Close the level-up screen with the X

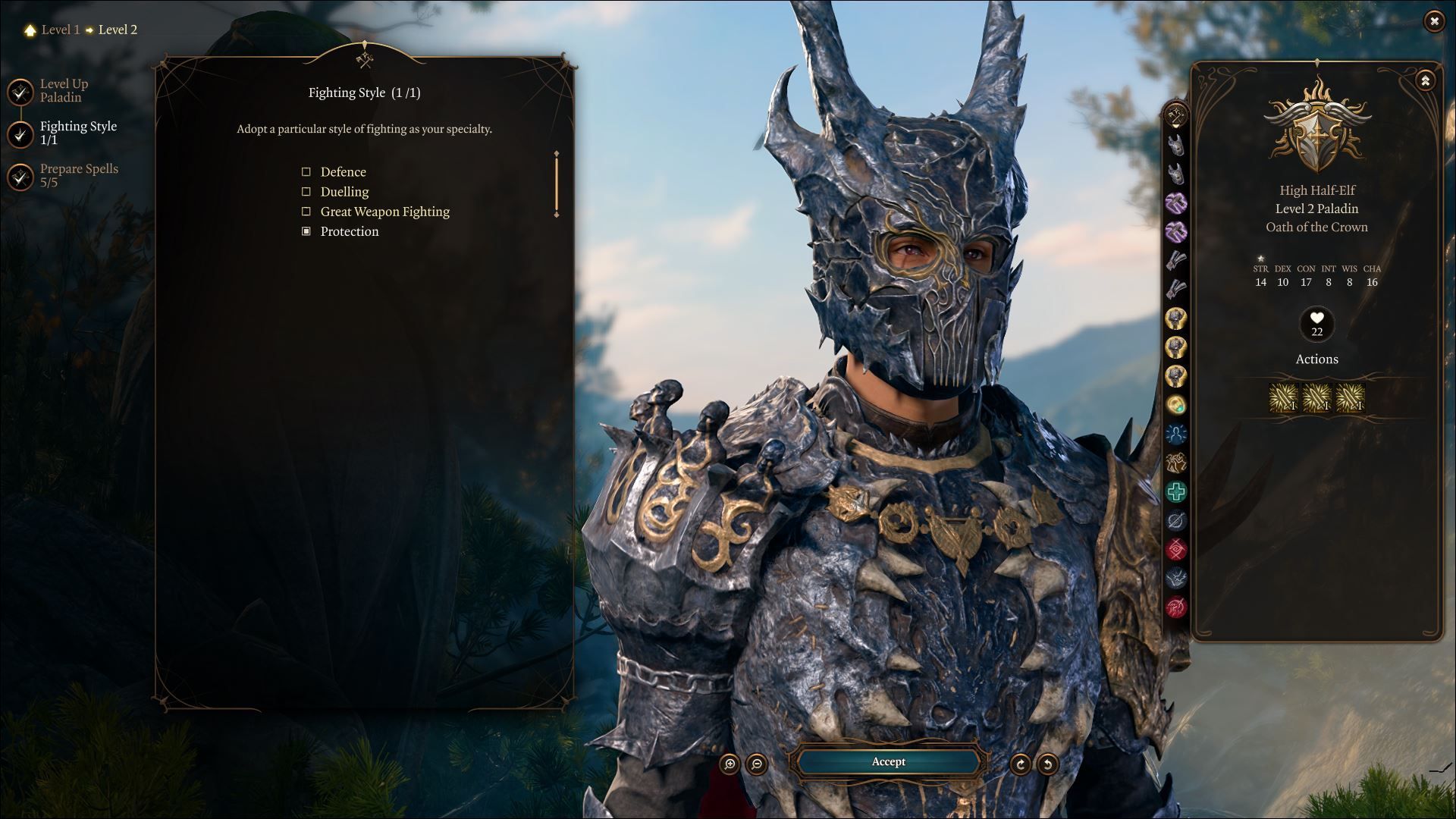pos(1433,21)
